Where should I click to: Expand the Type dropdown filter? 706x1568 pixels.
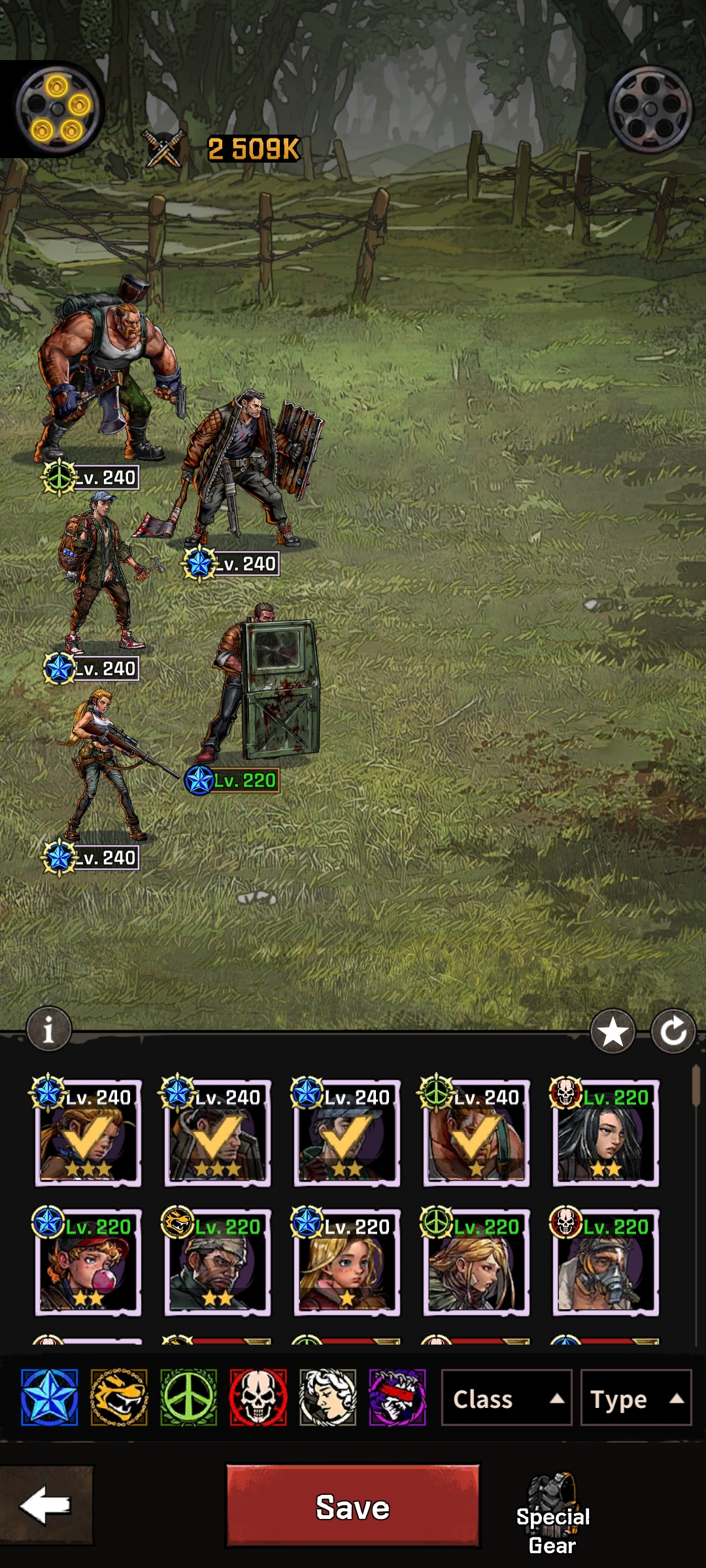(635, 1399)
